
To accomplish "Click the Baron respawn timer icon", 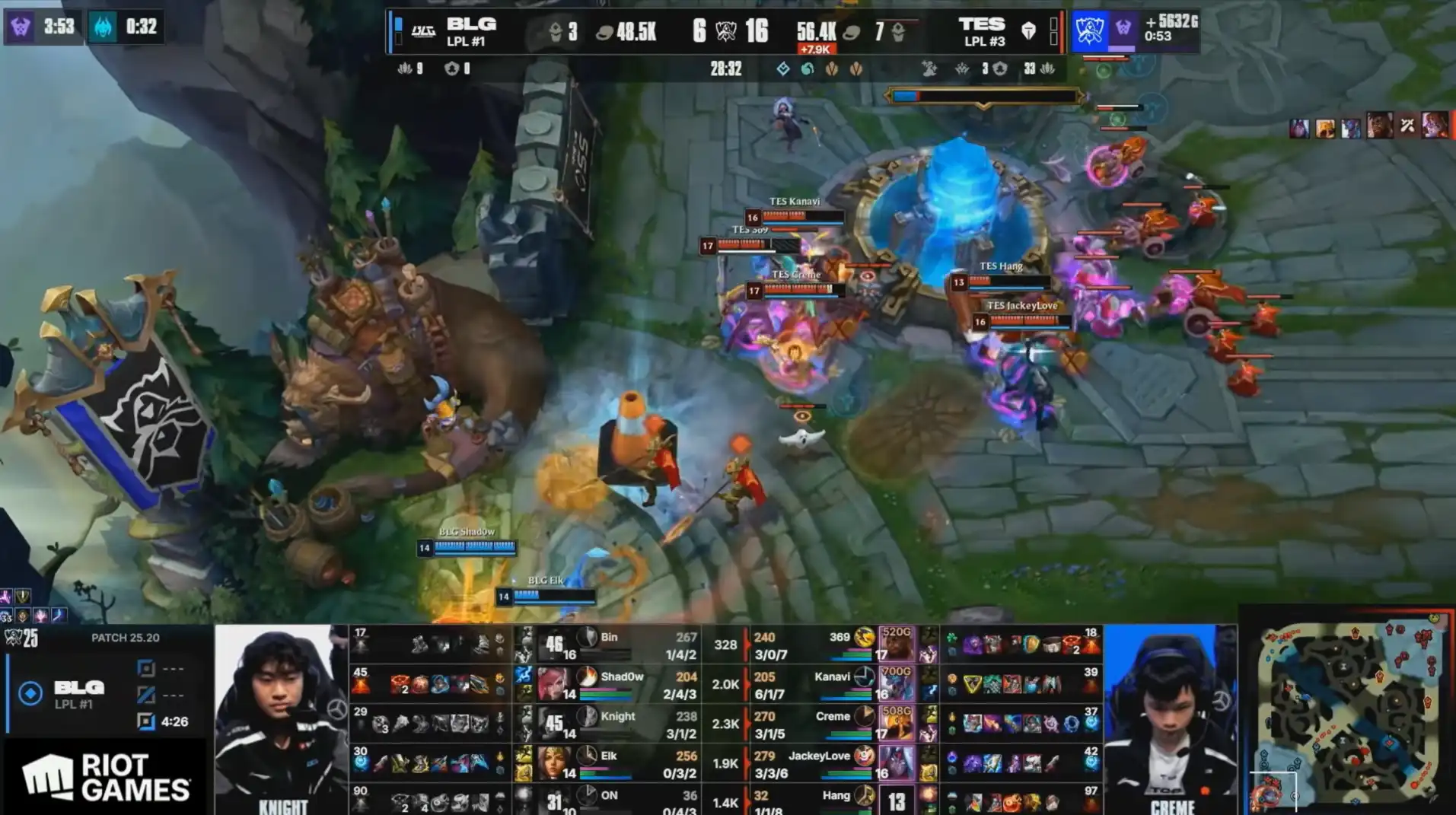I will click(21, 27).
